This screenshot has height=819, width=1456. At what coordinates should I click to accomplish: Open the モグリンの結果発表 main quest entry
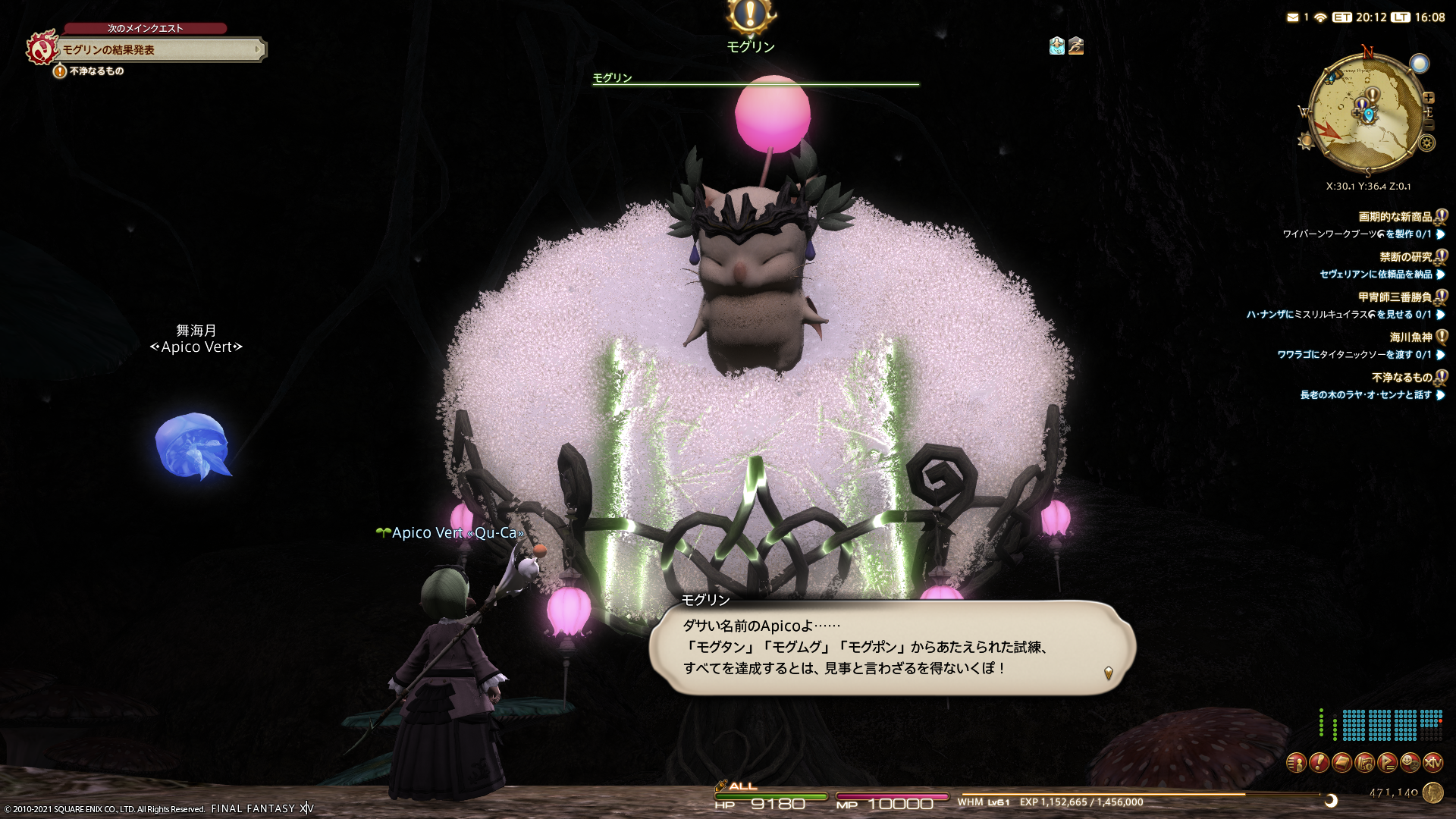point(161,50)
